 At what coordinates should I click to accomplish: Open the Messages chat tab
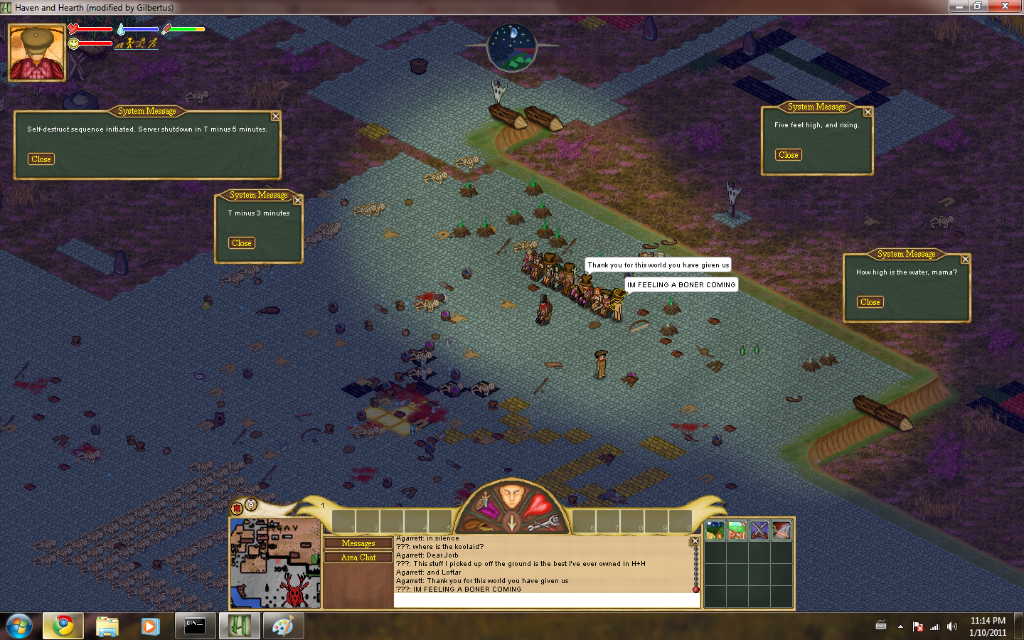pos(359,543)
